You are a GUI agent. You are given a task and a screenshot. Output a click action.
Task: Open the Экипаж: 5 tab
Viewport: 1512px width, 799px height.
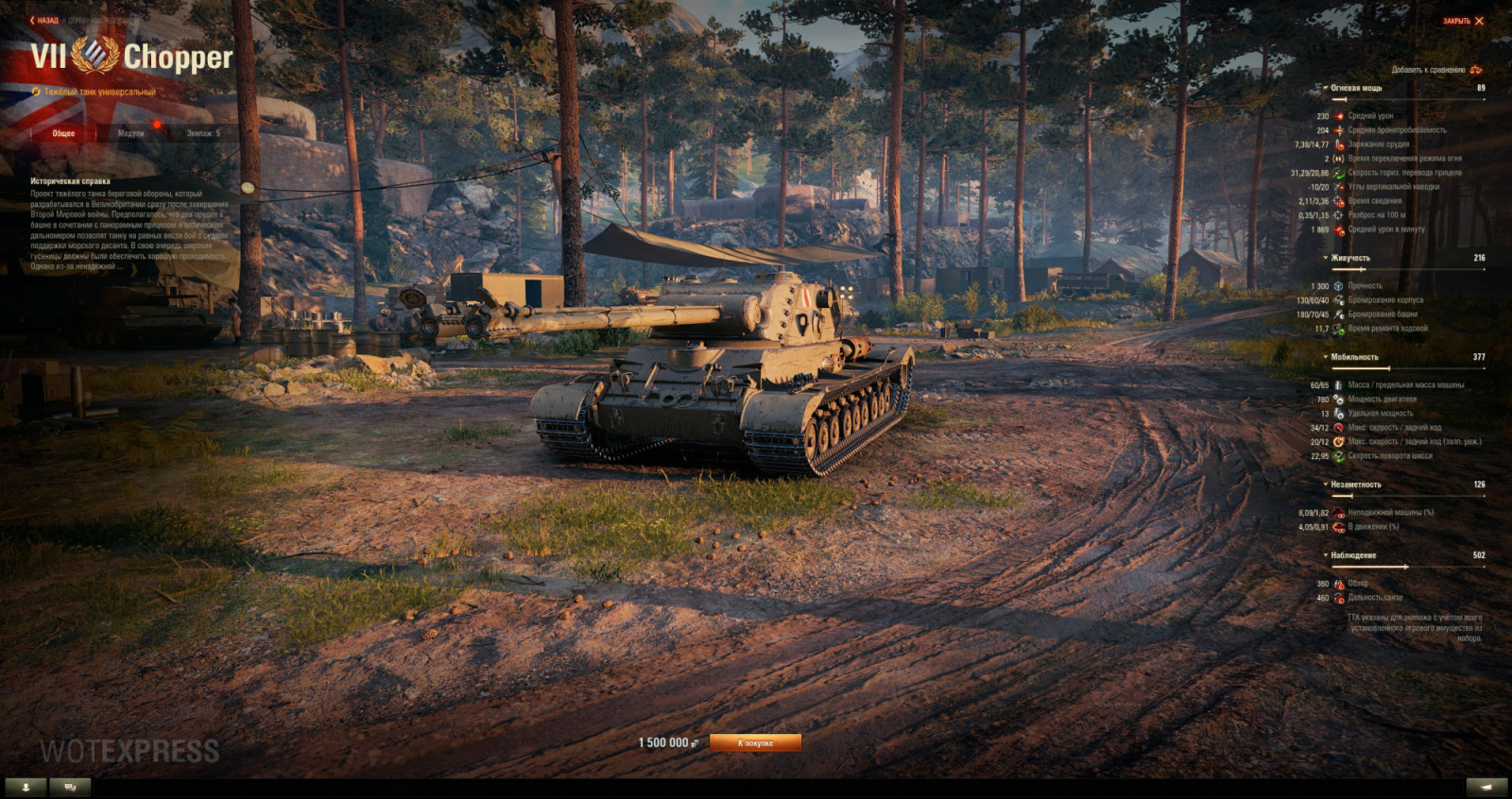(x=204, y=133)
